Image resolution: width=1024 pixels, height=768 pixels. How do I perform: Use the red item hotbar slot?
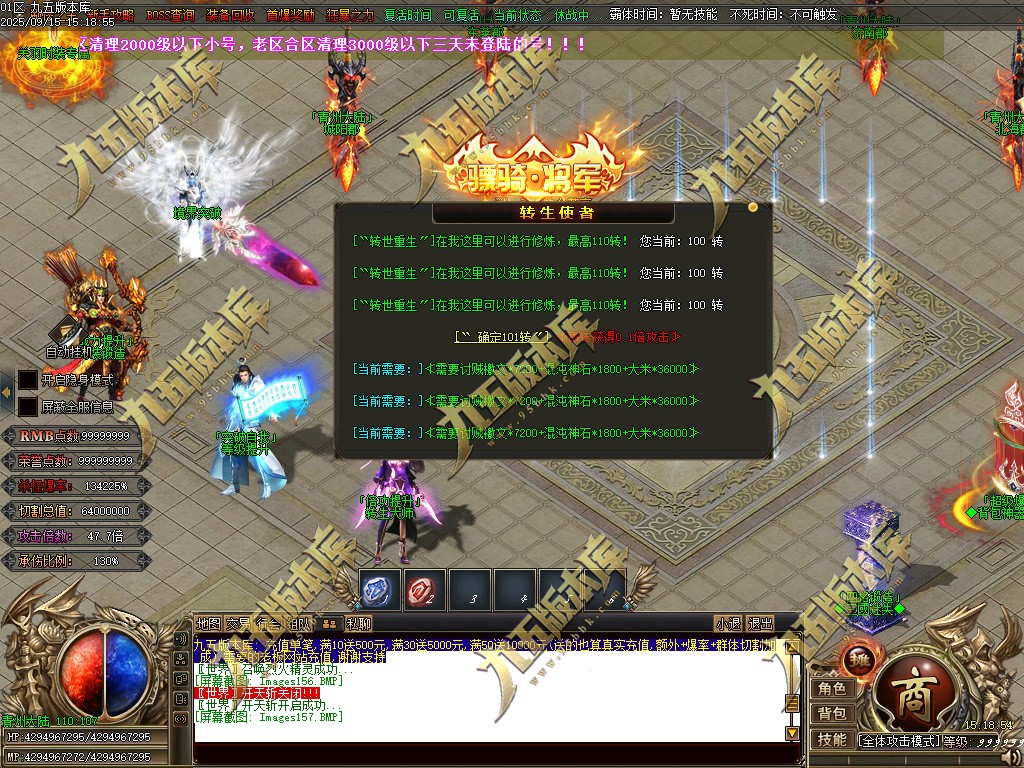point(424,590)
